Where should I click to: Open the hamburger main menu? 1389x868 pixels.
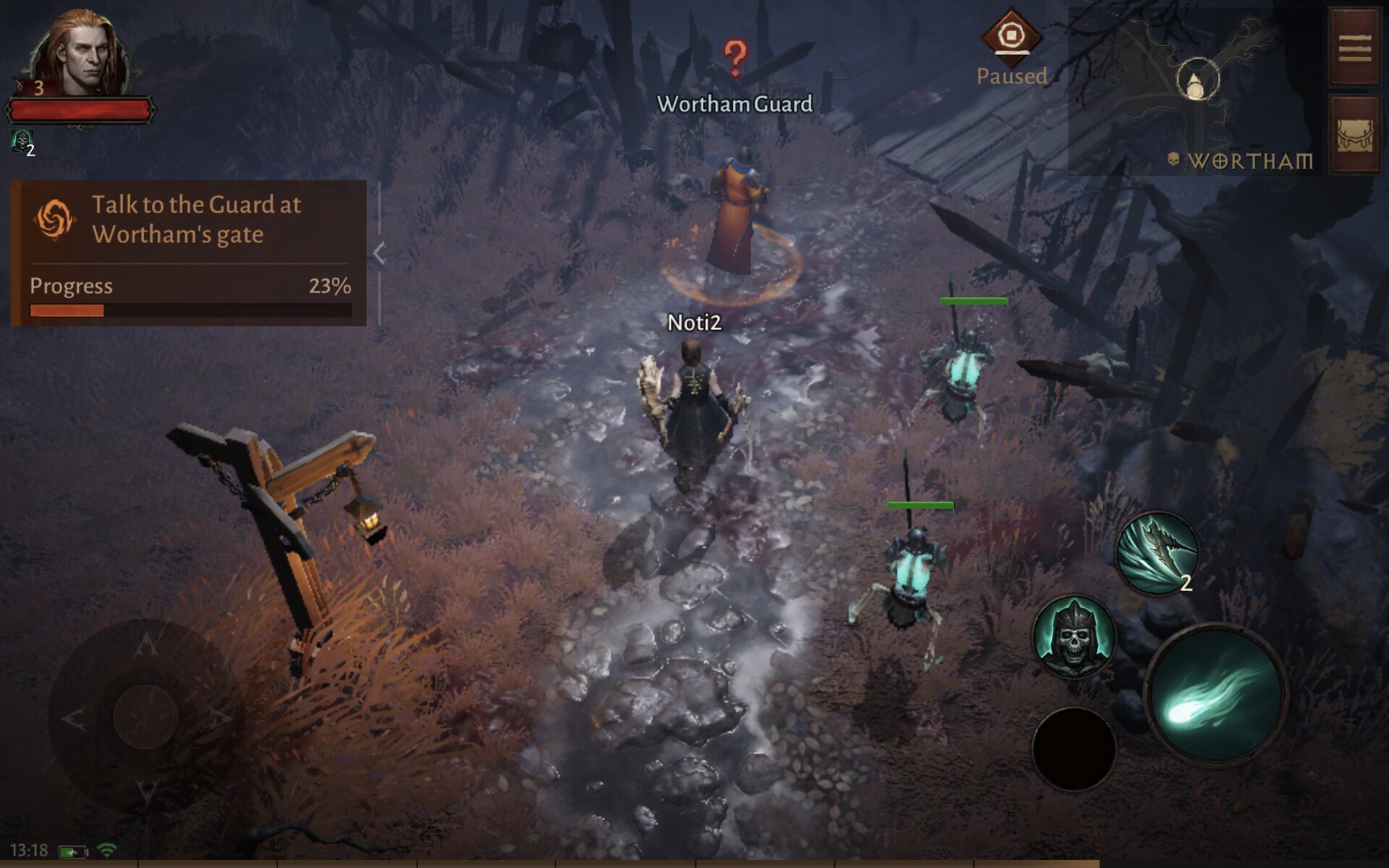click(1354, 49)
